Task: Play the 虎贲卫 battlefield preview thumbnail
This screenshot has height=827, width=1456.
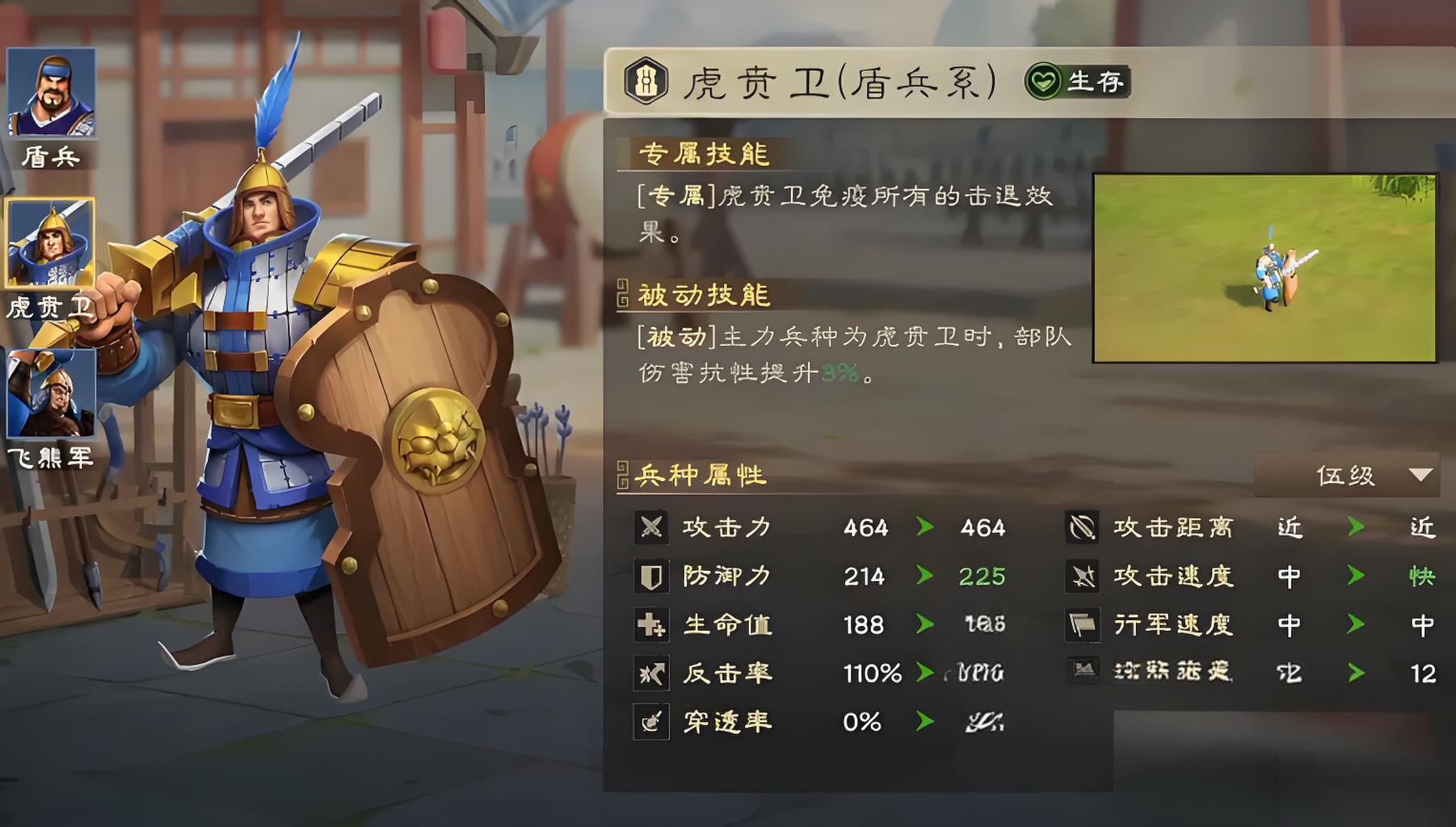Action: [x=1265, y=268]
